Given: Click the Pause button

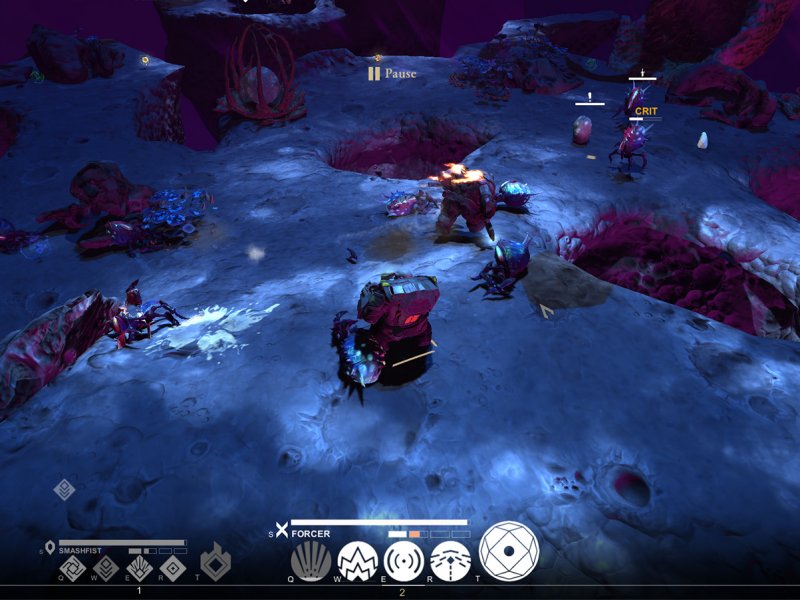Looking at the screenshot, I should pos(391,73).
